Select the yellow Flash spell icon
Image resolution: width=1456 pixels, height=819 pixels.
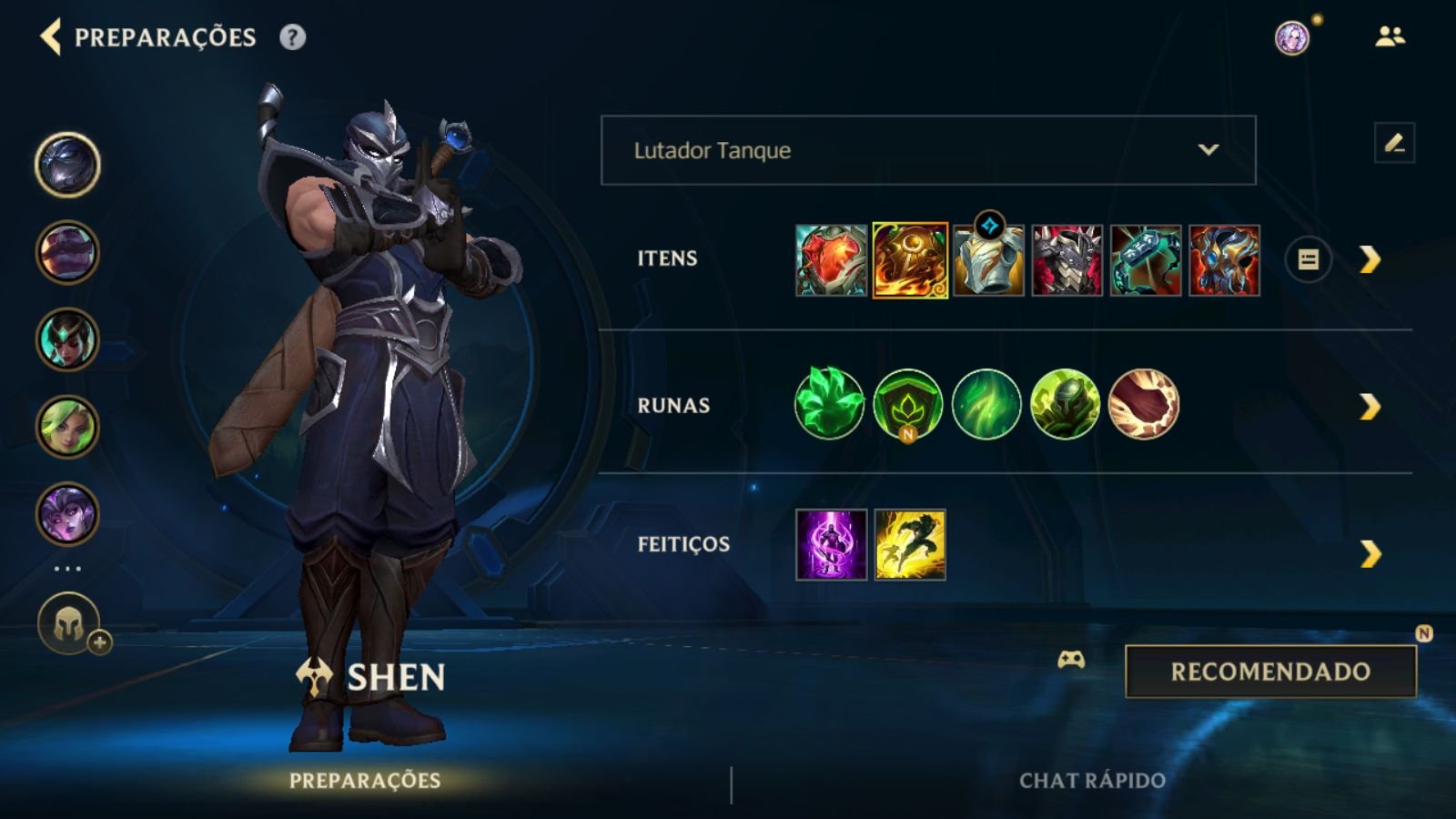click(x=910, y=544)
